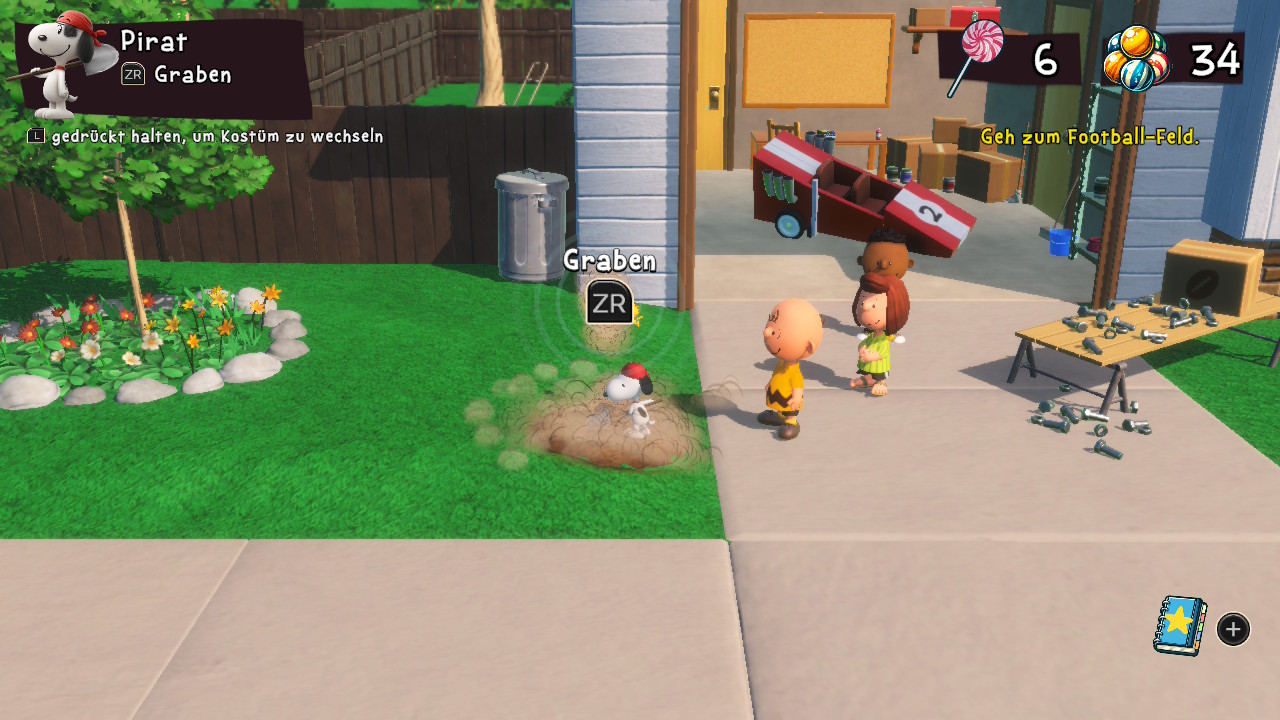
Task: Click the Geh zum Football-Feld objective
Action: click(x=1089, y=137)
